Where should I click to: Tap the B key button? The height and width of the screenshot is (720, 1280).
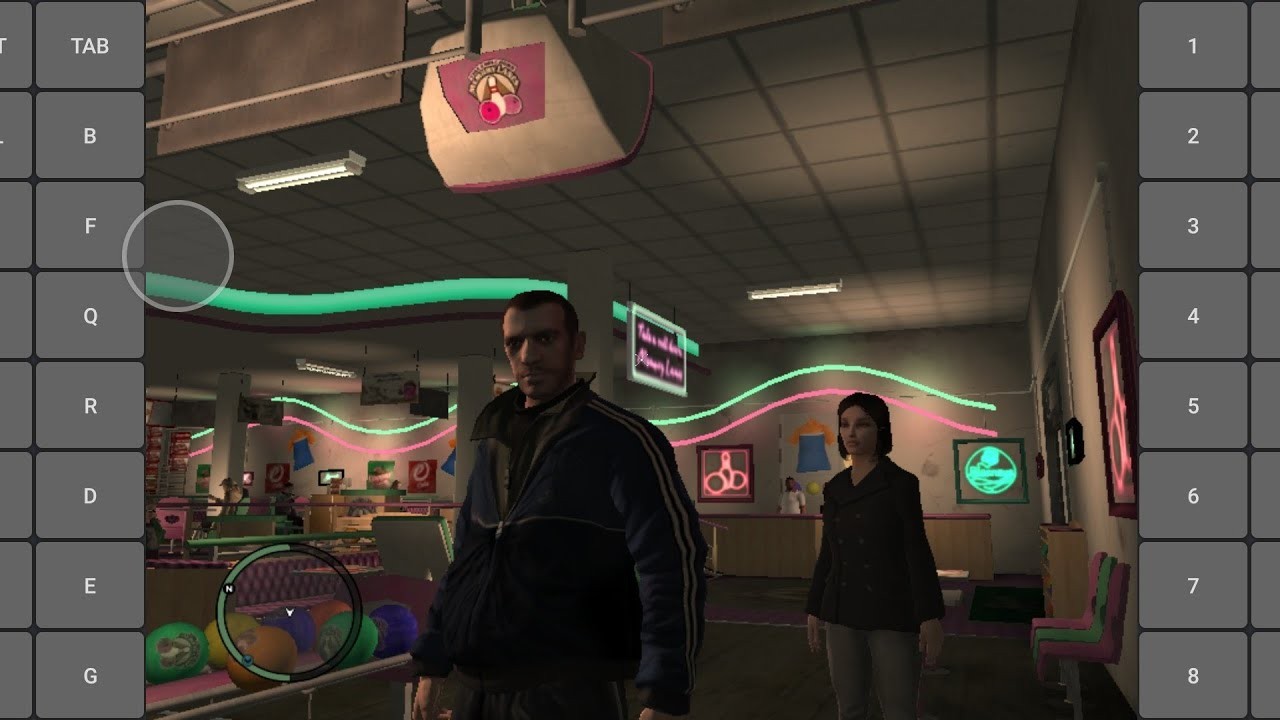tap(90, 136)
